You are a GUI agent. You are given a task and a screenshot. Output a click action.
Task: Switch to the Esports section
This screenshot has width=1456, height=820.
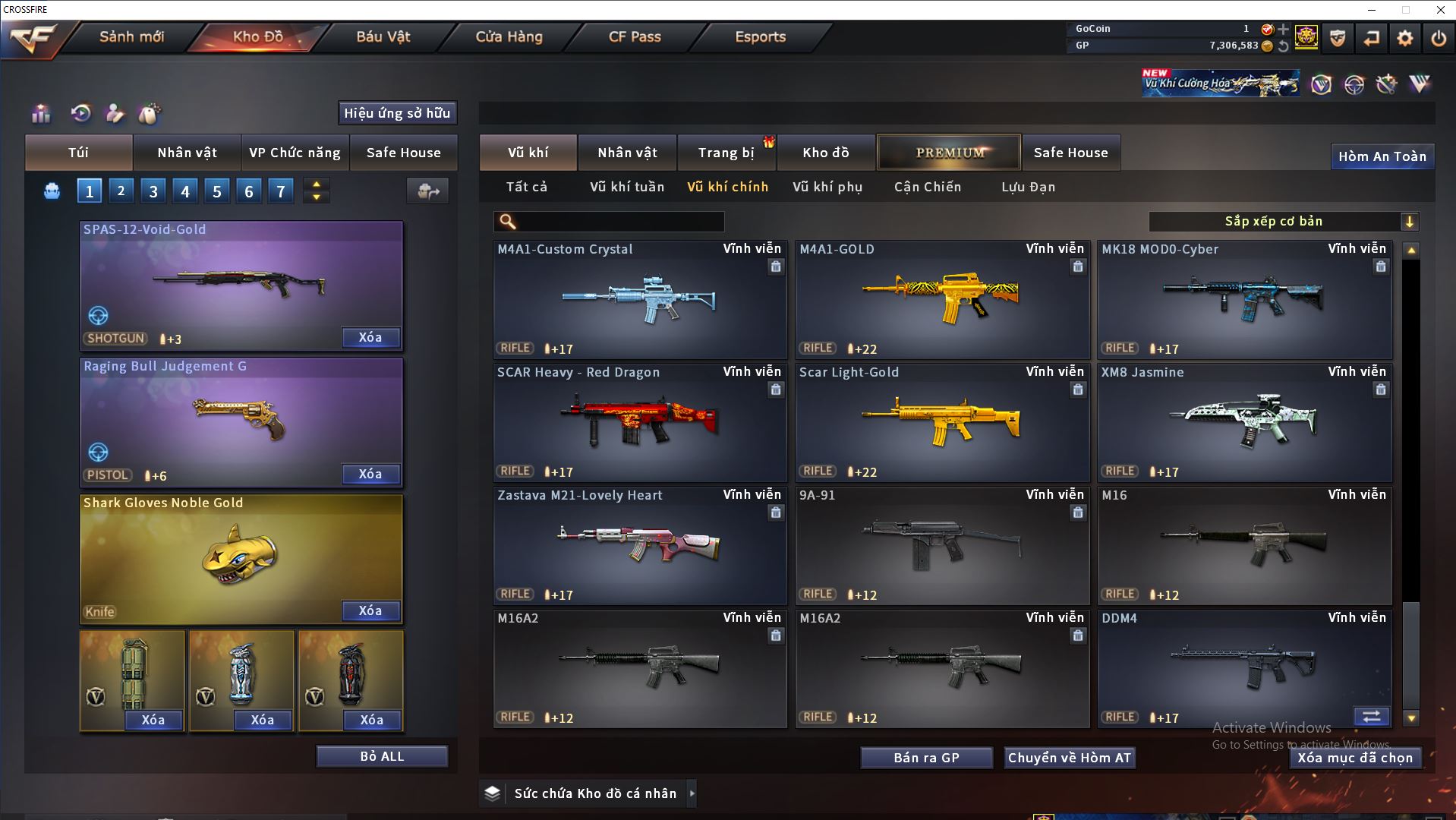pos(760,36)
